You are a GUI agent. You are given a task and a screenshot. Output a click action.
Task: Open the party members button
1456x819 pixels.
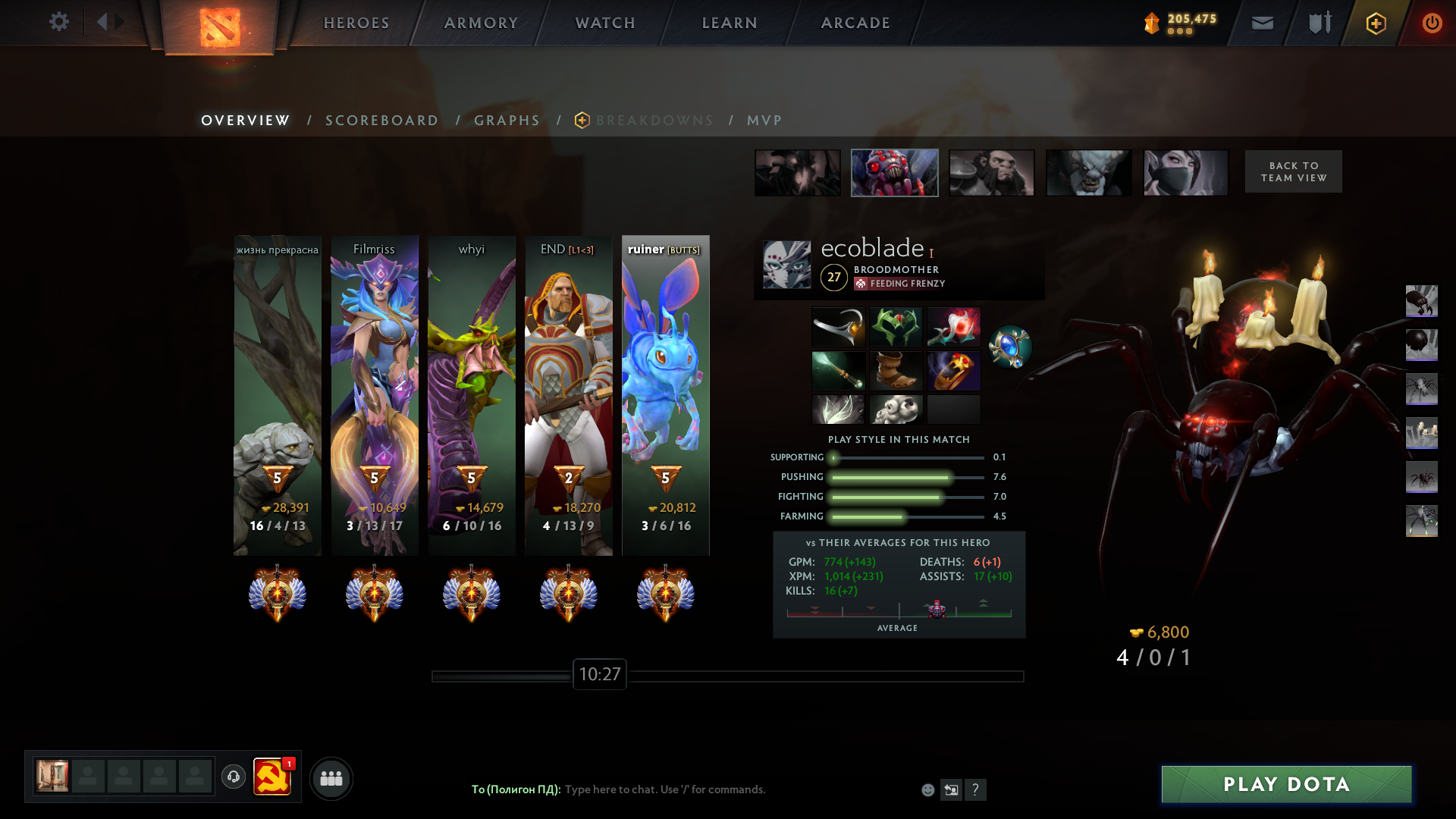click(331, 778)
